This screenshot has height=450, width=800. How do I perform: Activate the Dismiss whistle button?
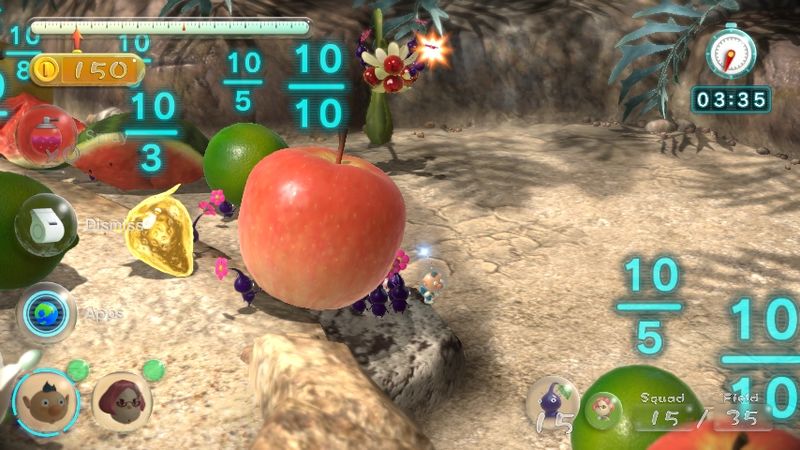pos(45,224)
